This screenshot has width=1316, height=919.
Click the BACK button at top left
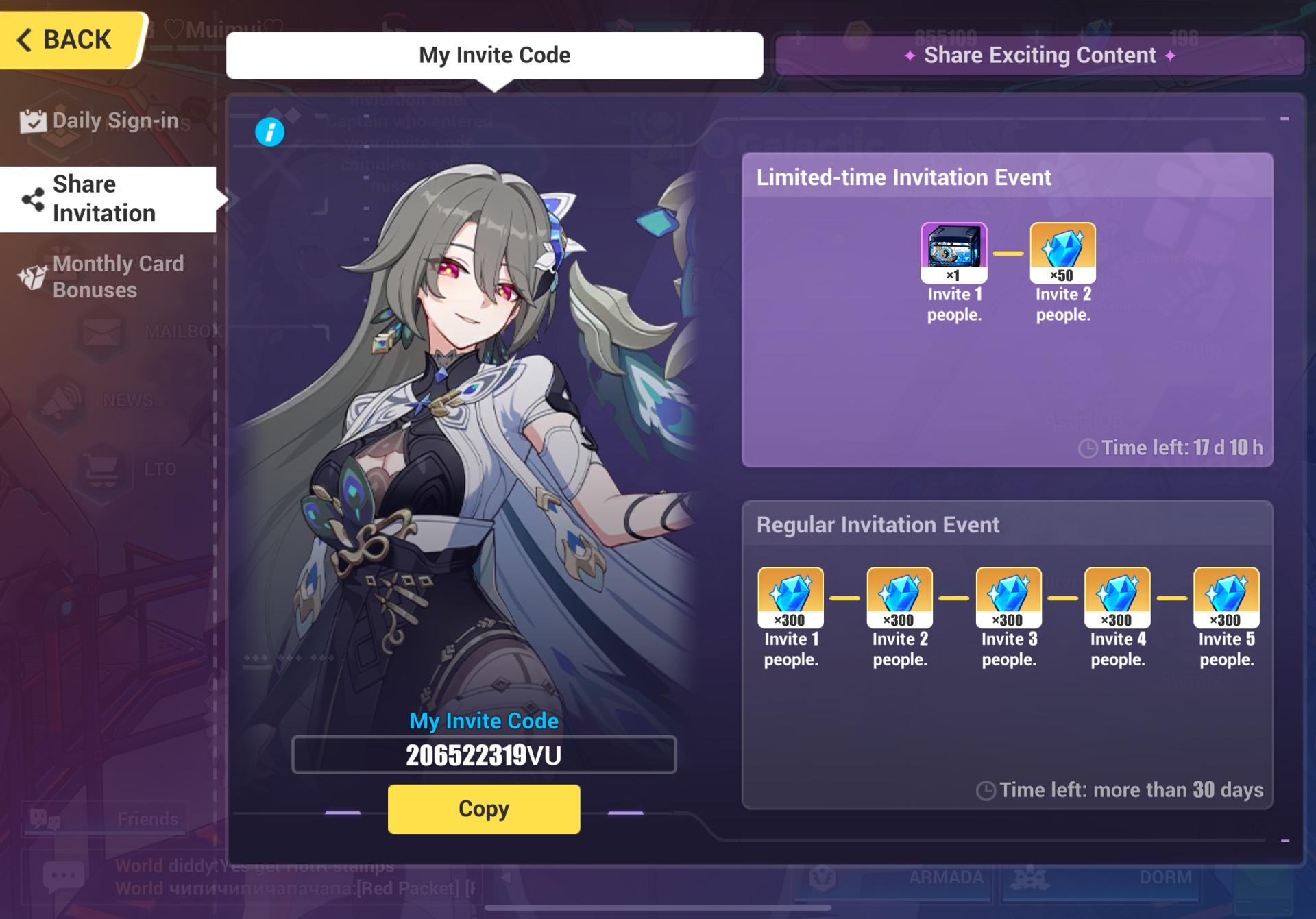tap(65, 39)
